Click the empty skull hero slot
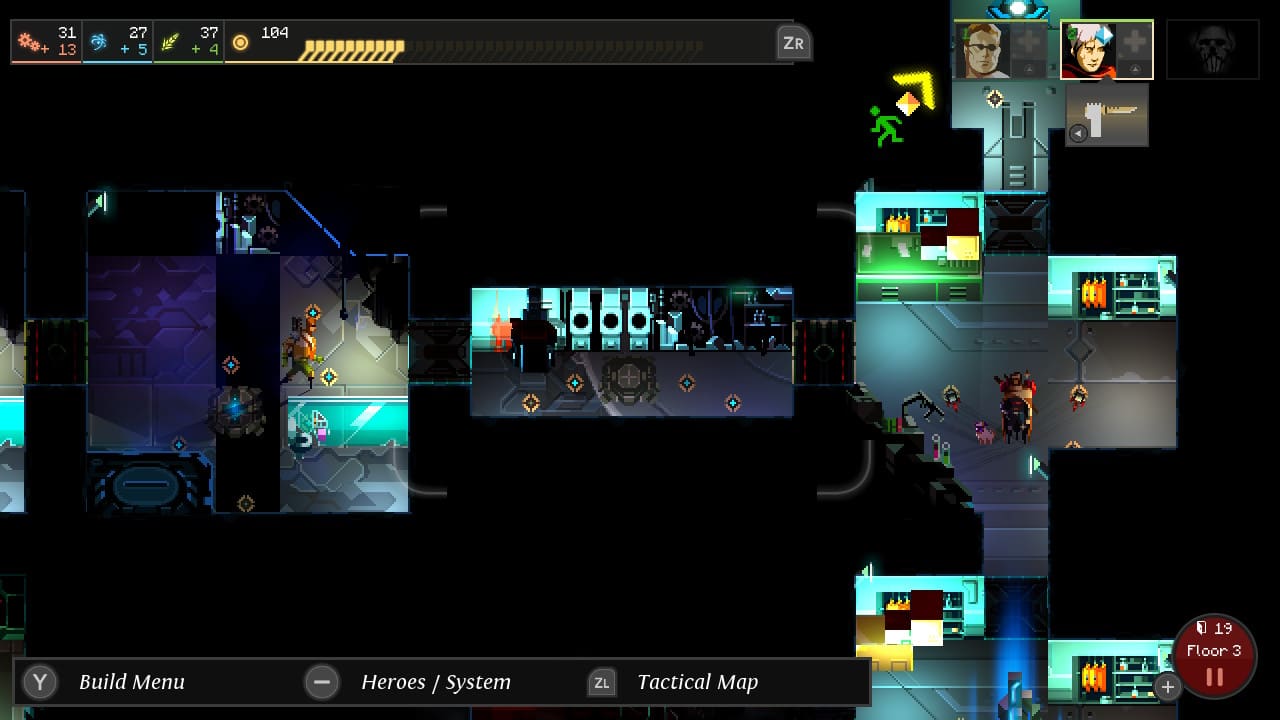 [x=1212, y=48]
